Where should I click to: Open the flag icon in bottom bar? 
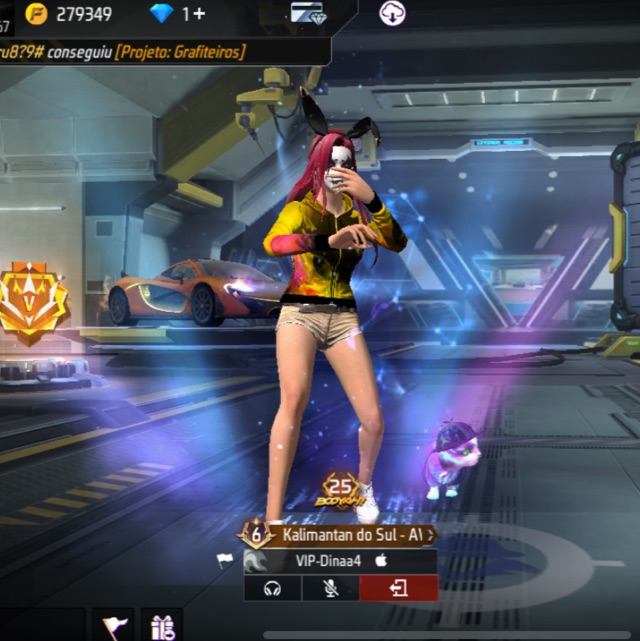tap(113, 626)
